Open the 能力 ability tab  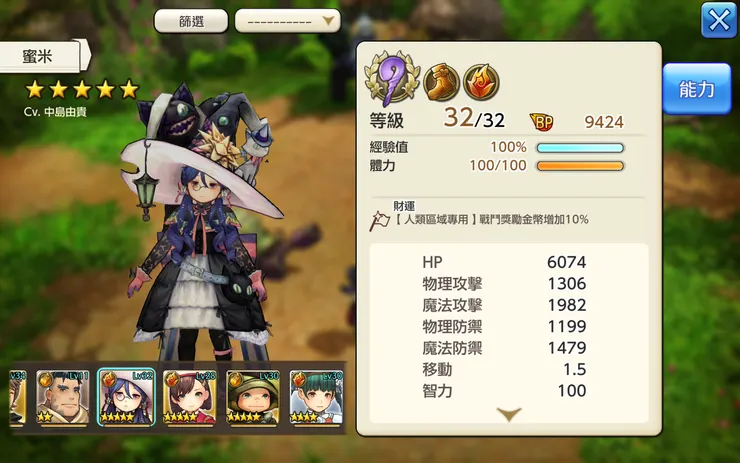(x=696, y=90)
